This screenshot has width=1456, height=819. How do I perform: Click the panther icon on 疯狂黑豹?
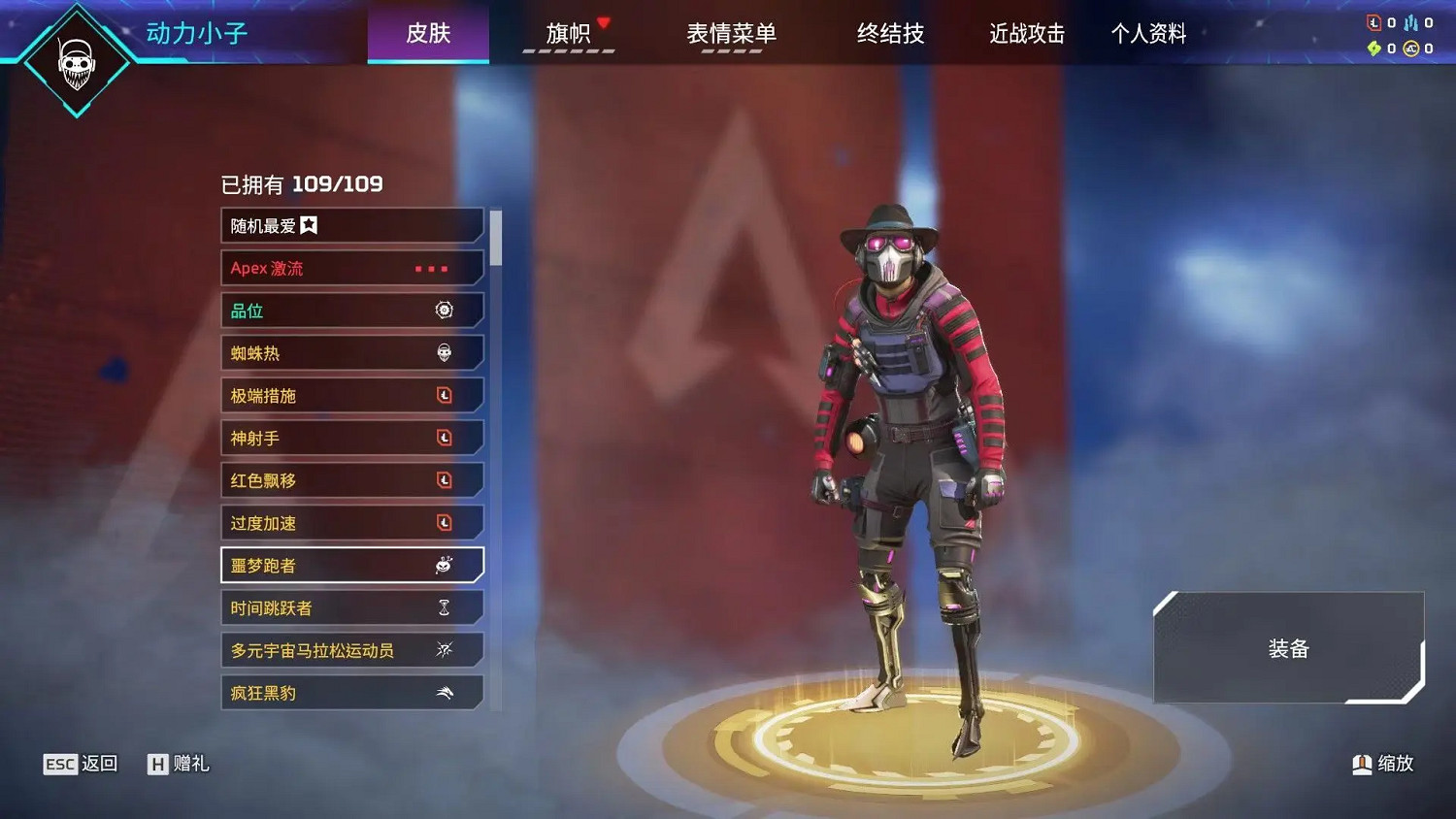point(445,692)
